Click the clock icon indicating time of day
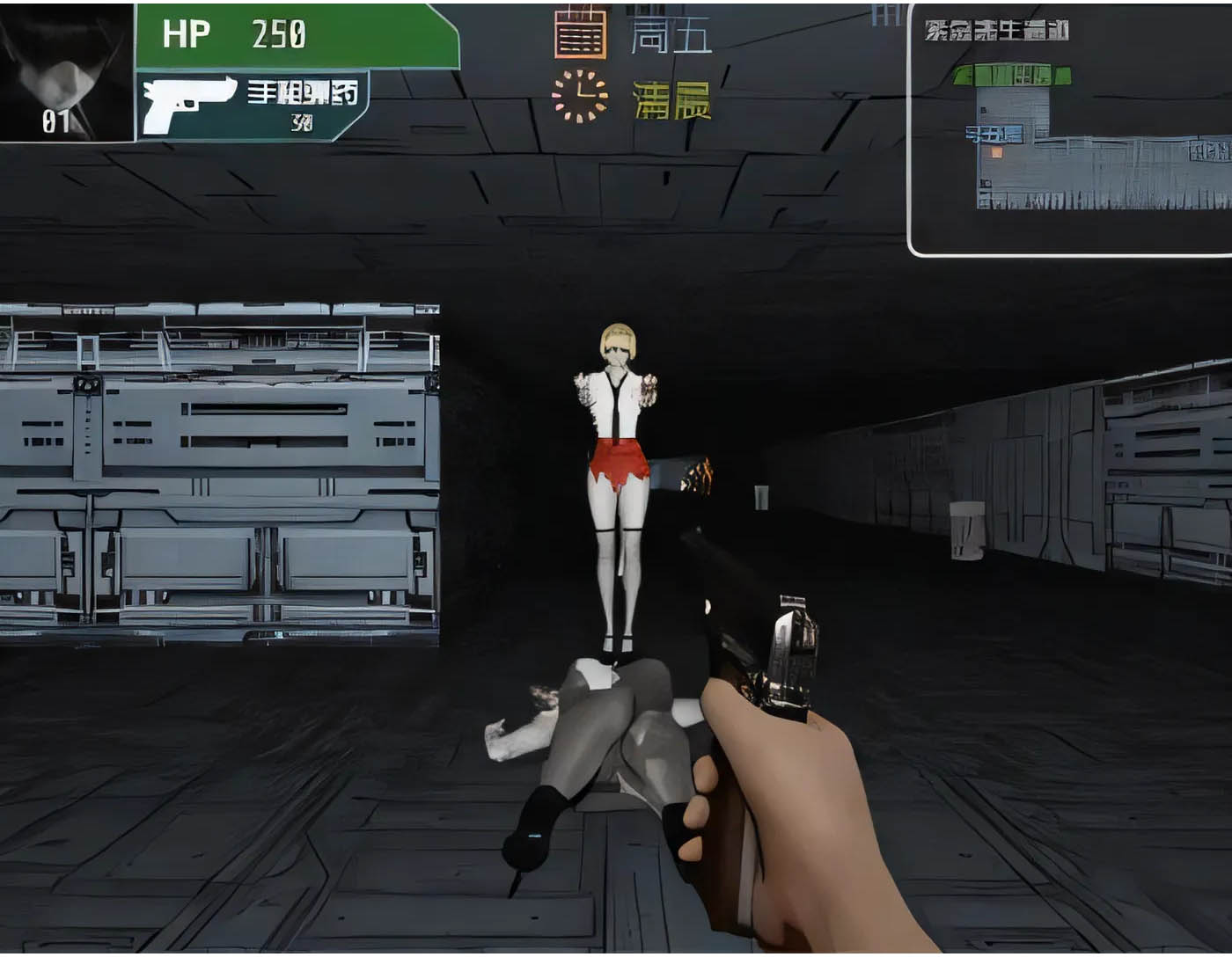The width and height of the screenshot is (1232, 957). coord(579,97)
